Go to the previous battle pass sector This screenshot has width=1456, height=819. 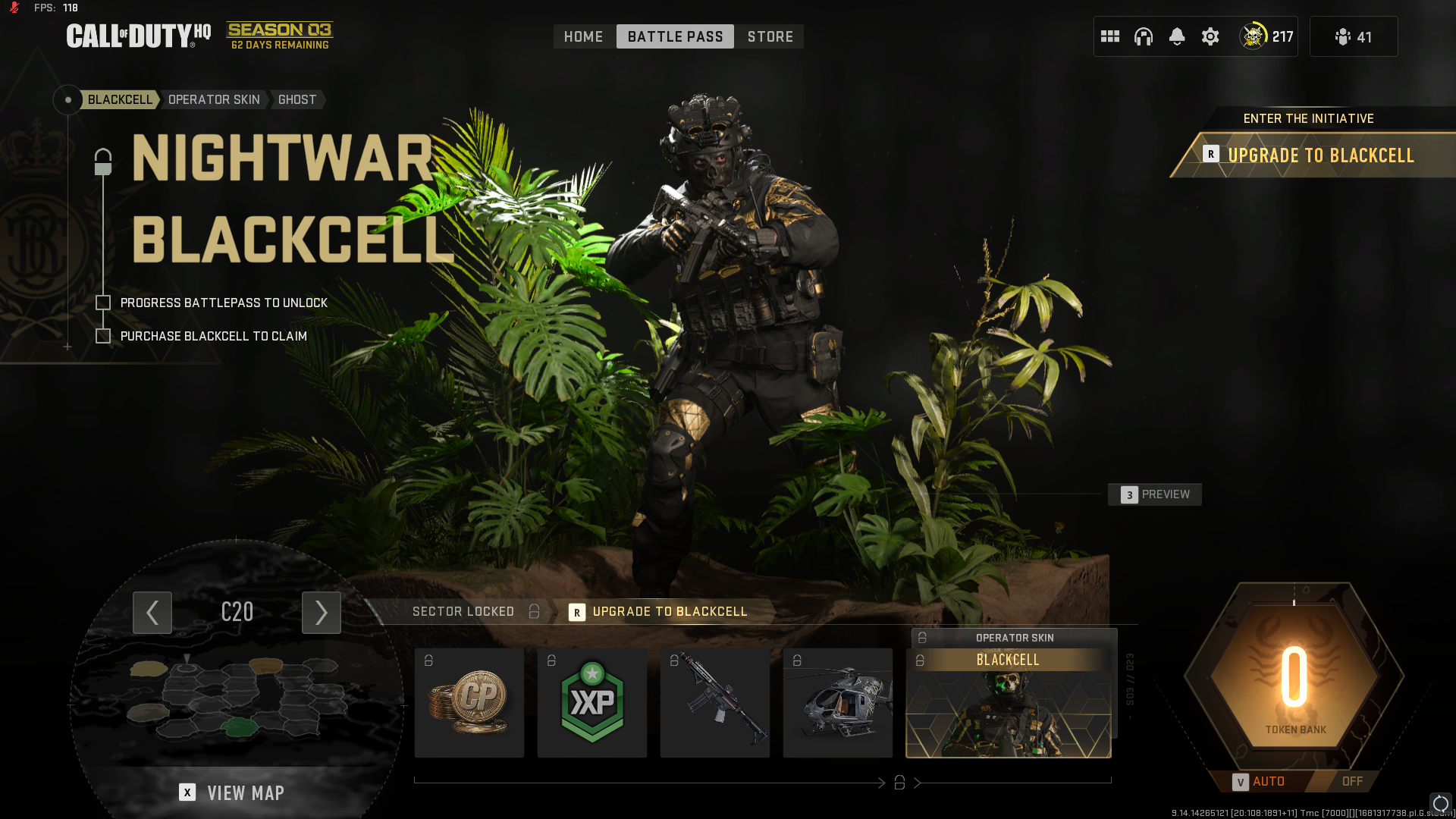152,612
